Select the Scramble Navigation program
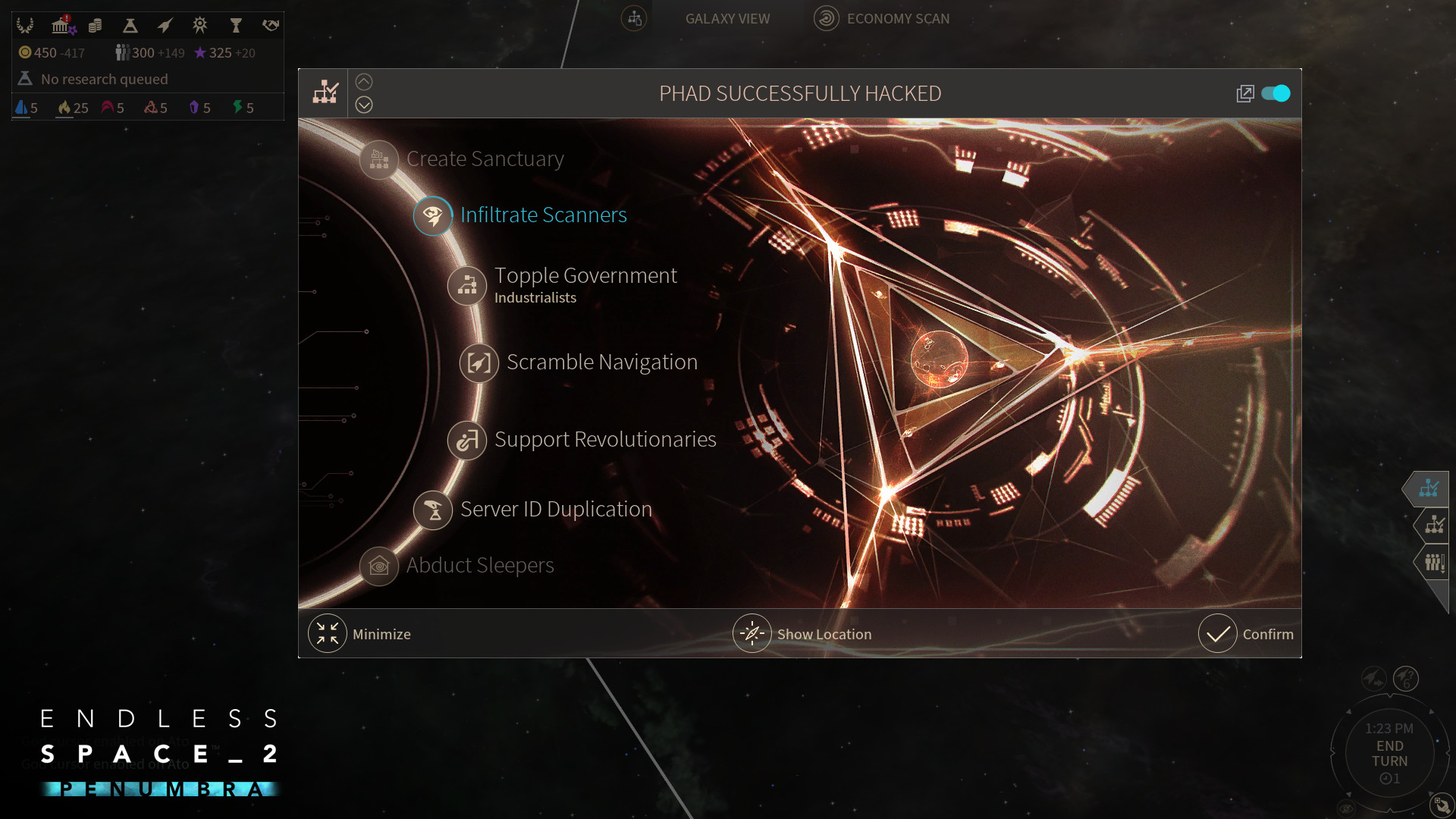The height and width of the screenshot is (819, 1456). [603, 362]
